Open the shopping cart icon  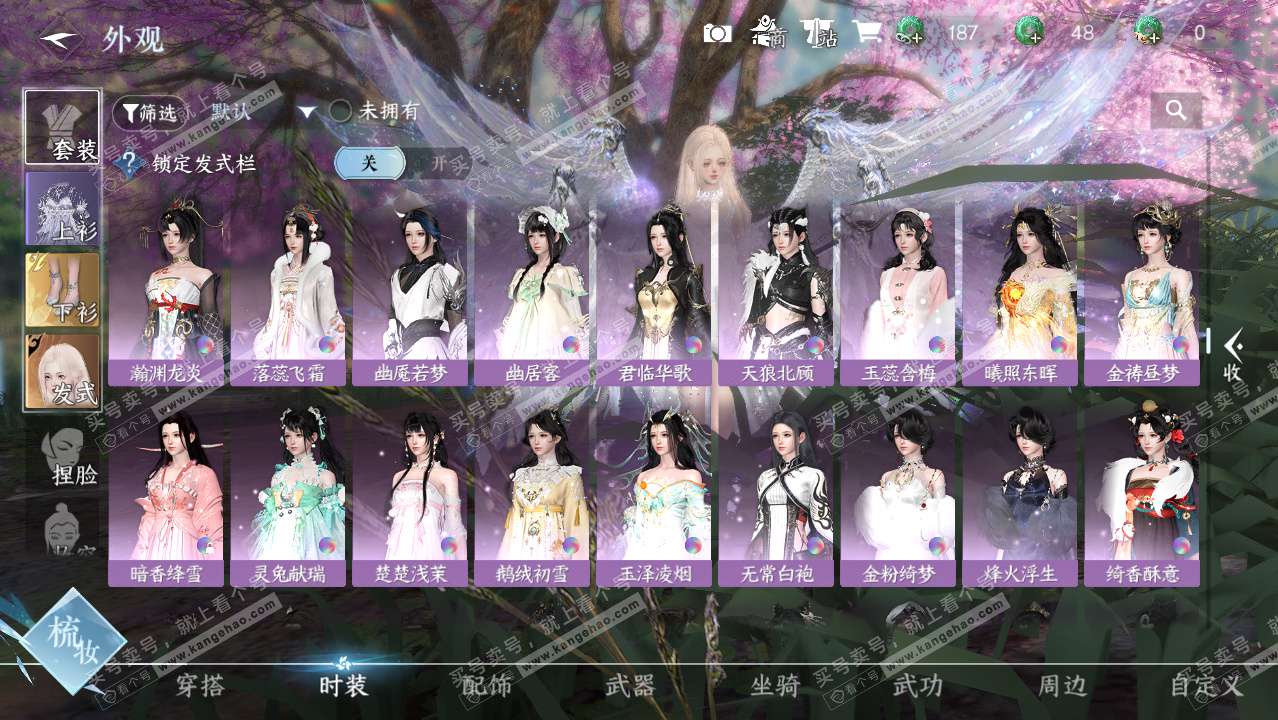(866, 33)
